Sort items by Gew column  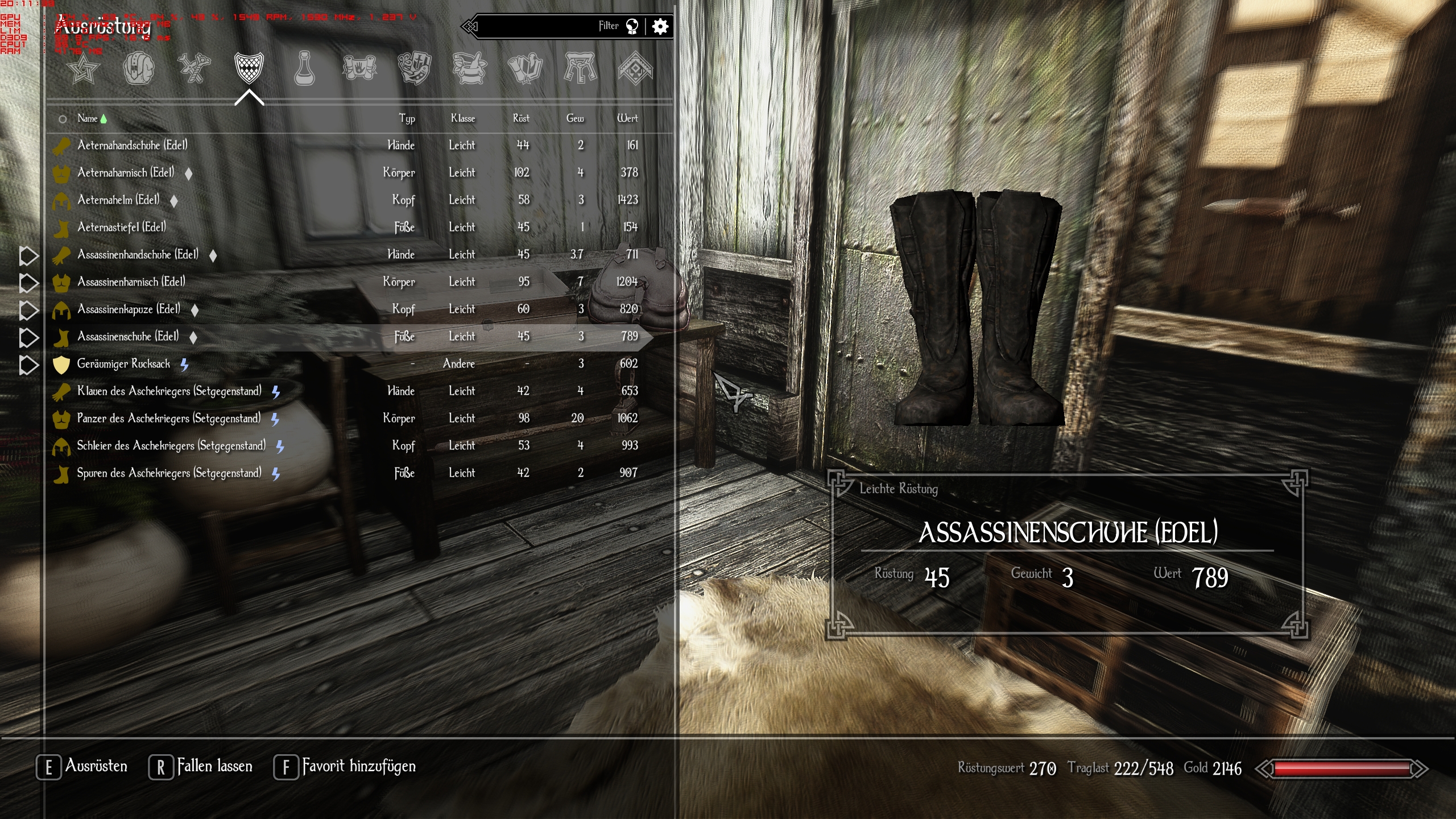click(x=575, y=118)
